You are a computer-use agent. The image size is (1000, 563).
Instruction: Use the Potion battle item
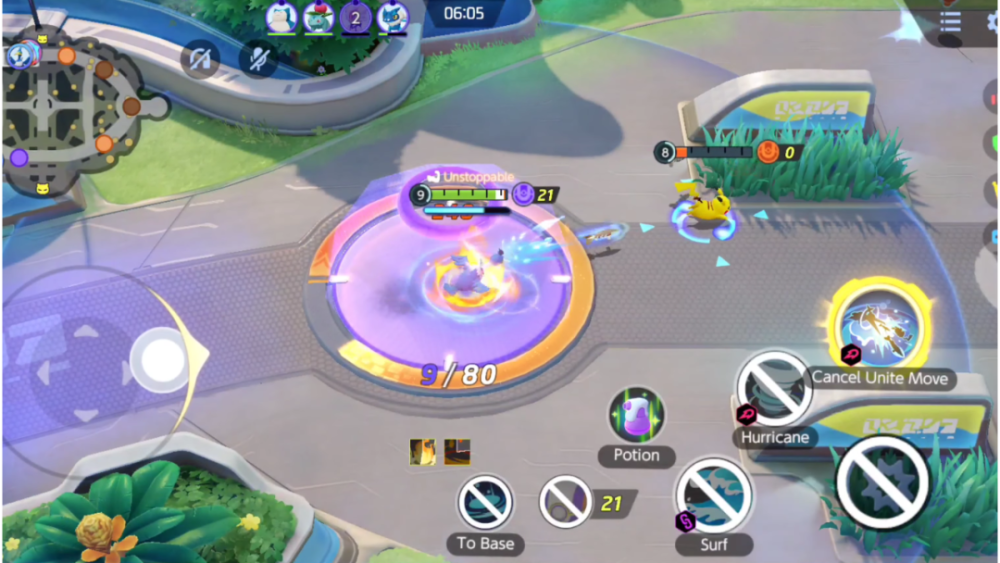pos(636,415)
